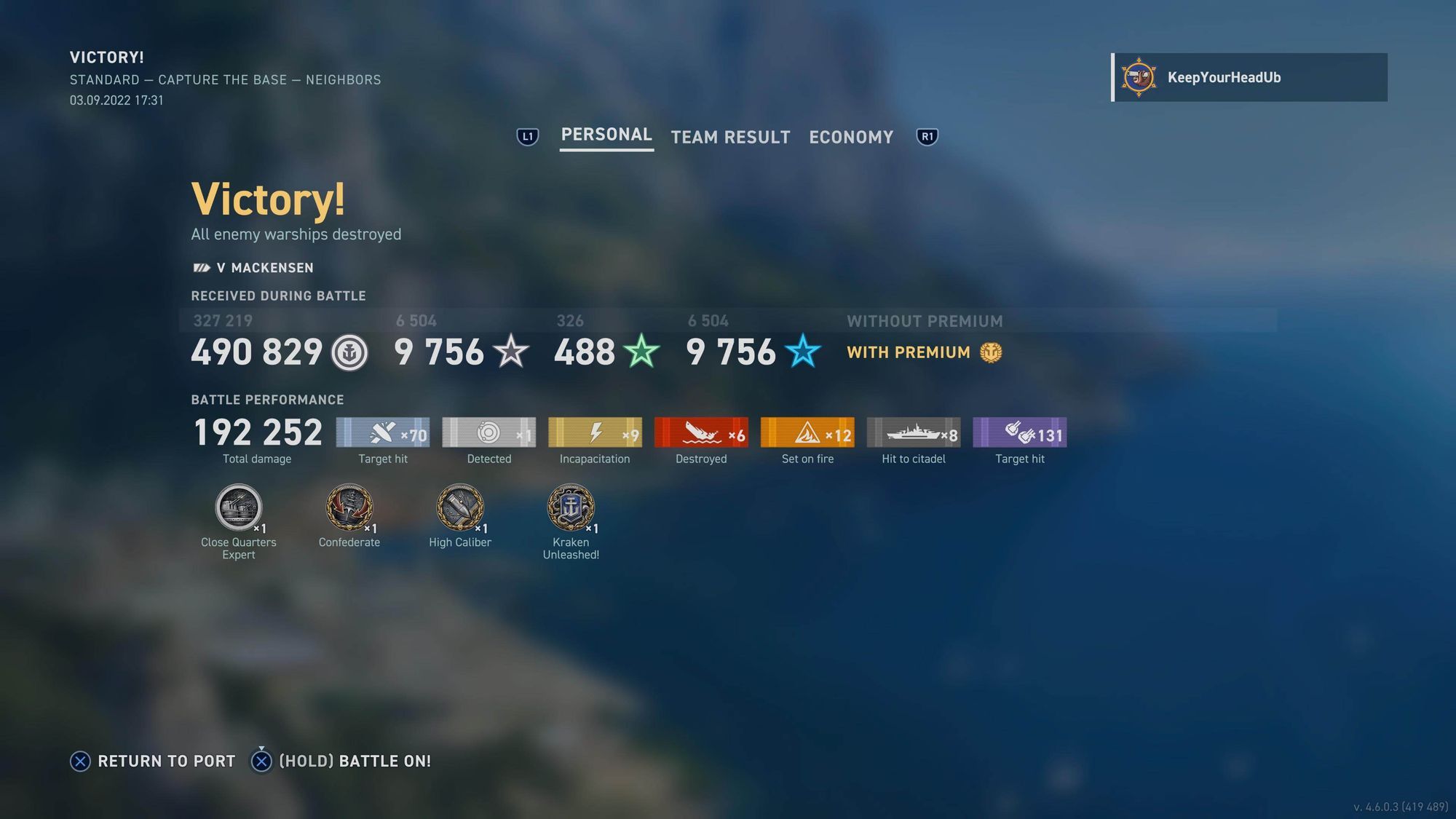Select the Detected ribbon icon
Viewport: 1456px width, 819px height.
[489, 431]
